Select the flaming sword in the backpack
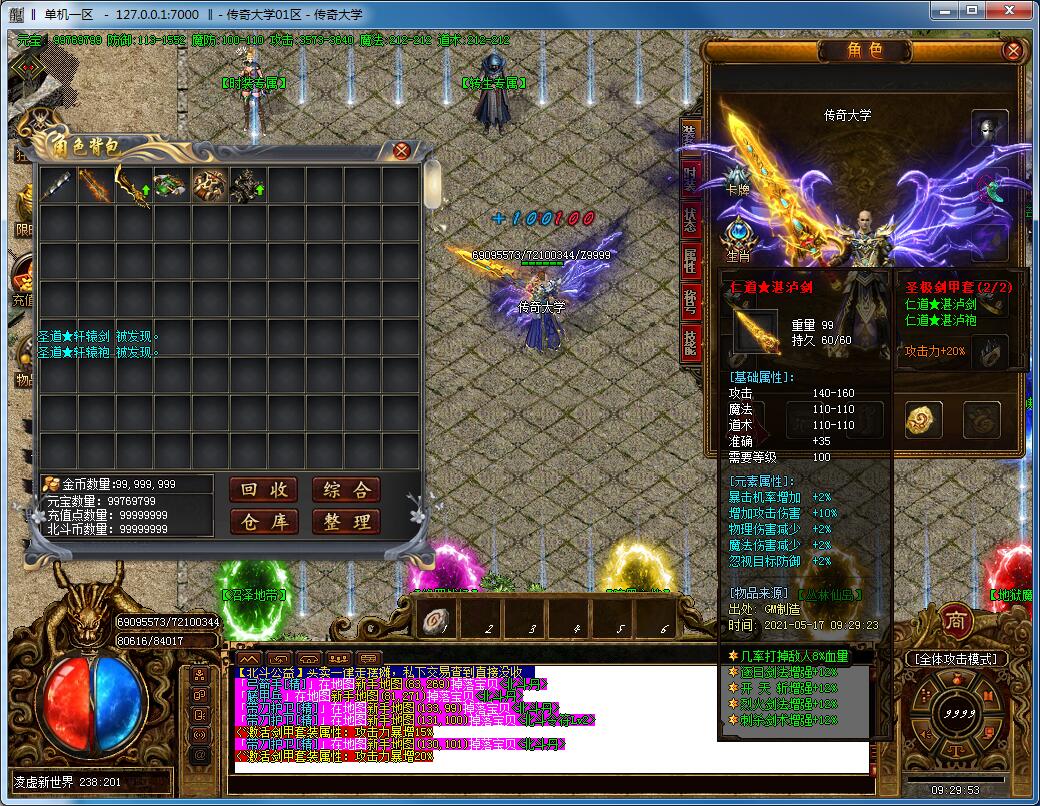The image size is (1040, 806). pos(96,185)
